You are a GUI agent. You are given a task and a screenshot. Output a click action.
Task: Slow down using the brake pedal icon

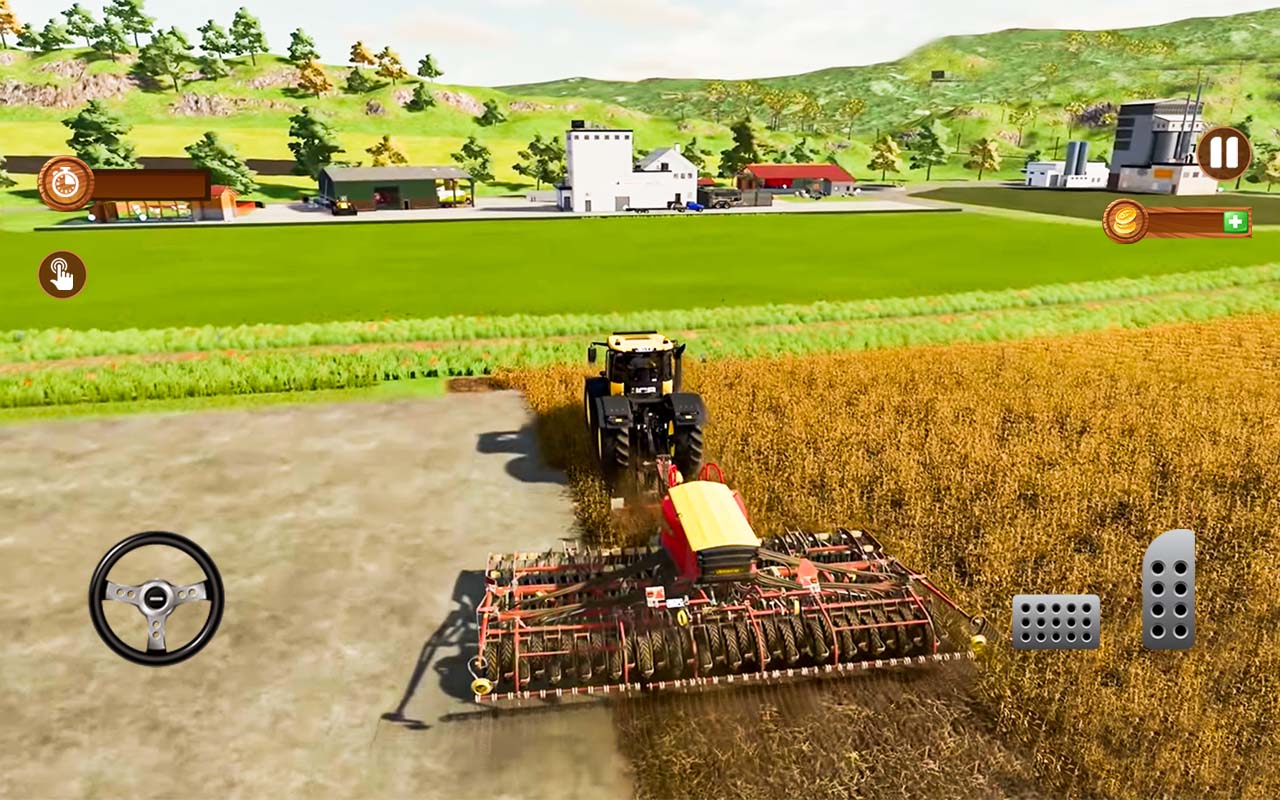click(1056, 621)
